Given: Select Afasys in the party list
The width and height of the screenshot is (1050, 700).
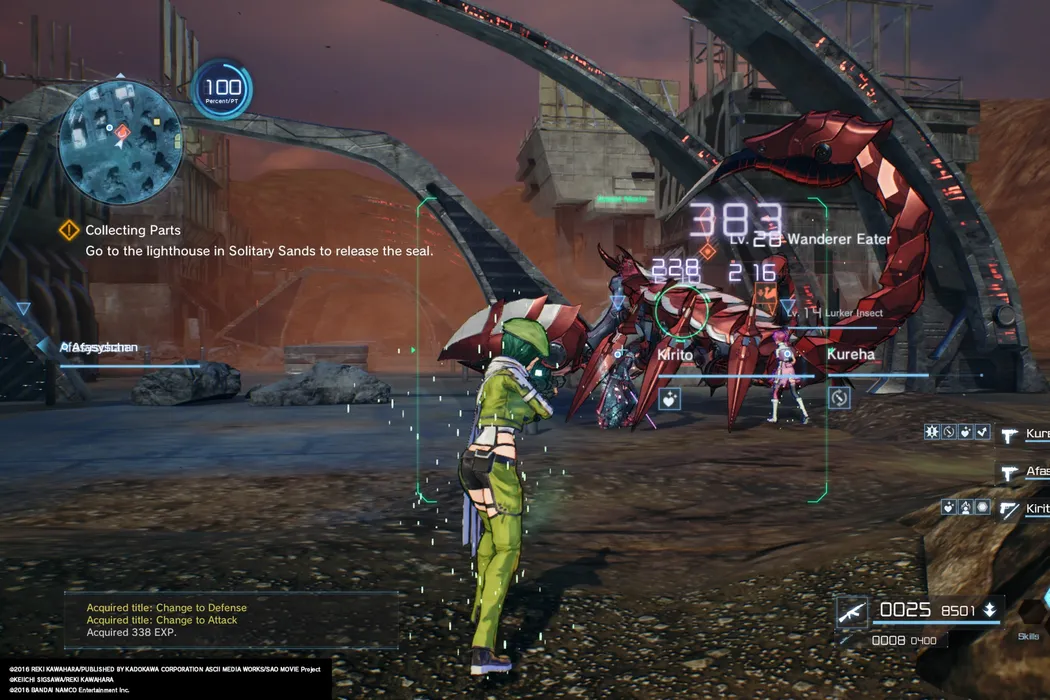Looking at the screenshot, I should (x=1034, y=471).
